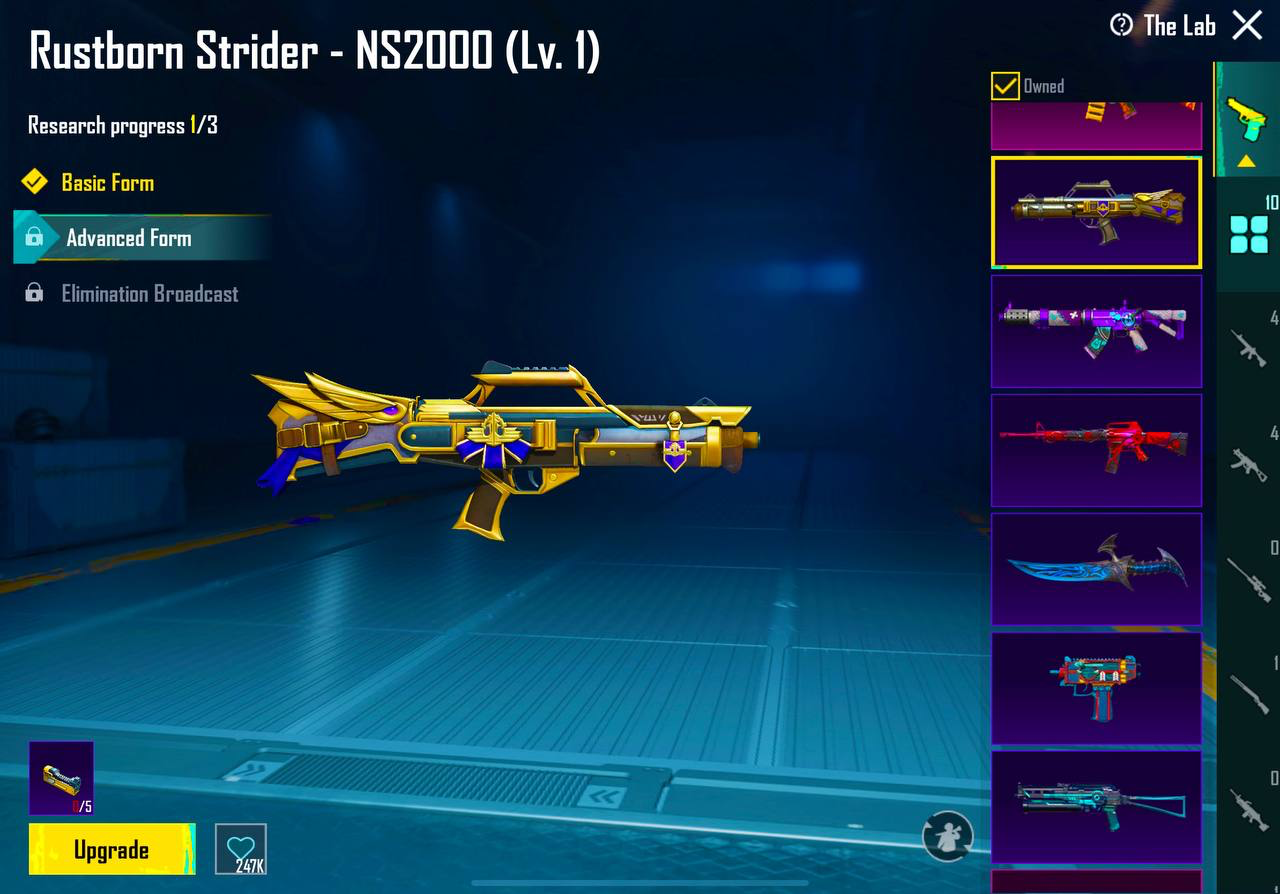
Task: Close The Lab screen with the X
Action: [x=1247, y=25]
